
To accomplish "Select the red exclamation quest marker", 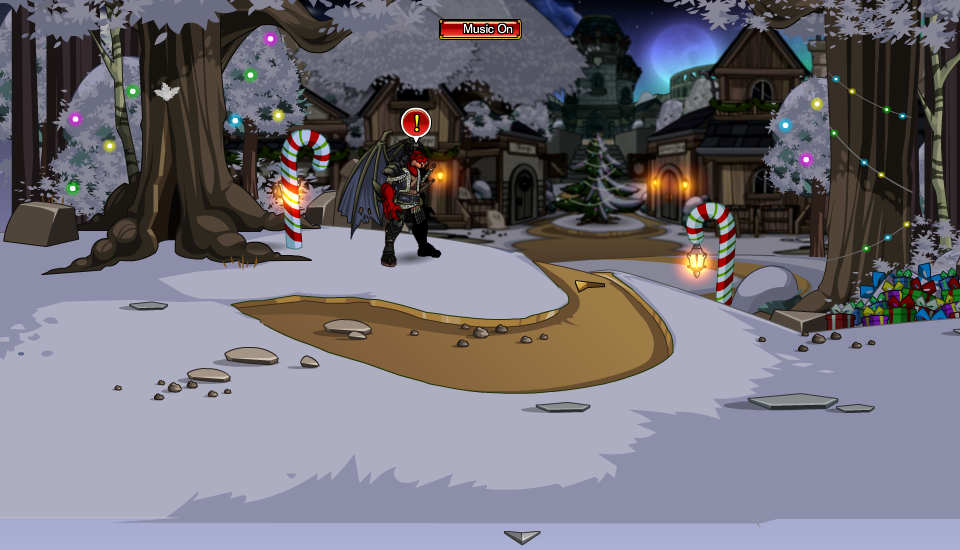I will tap(416, 123).
